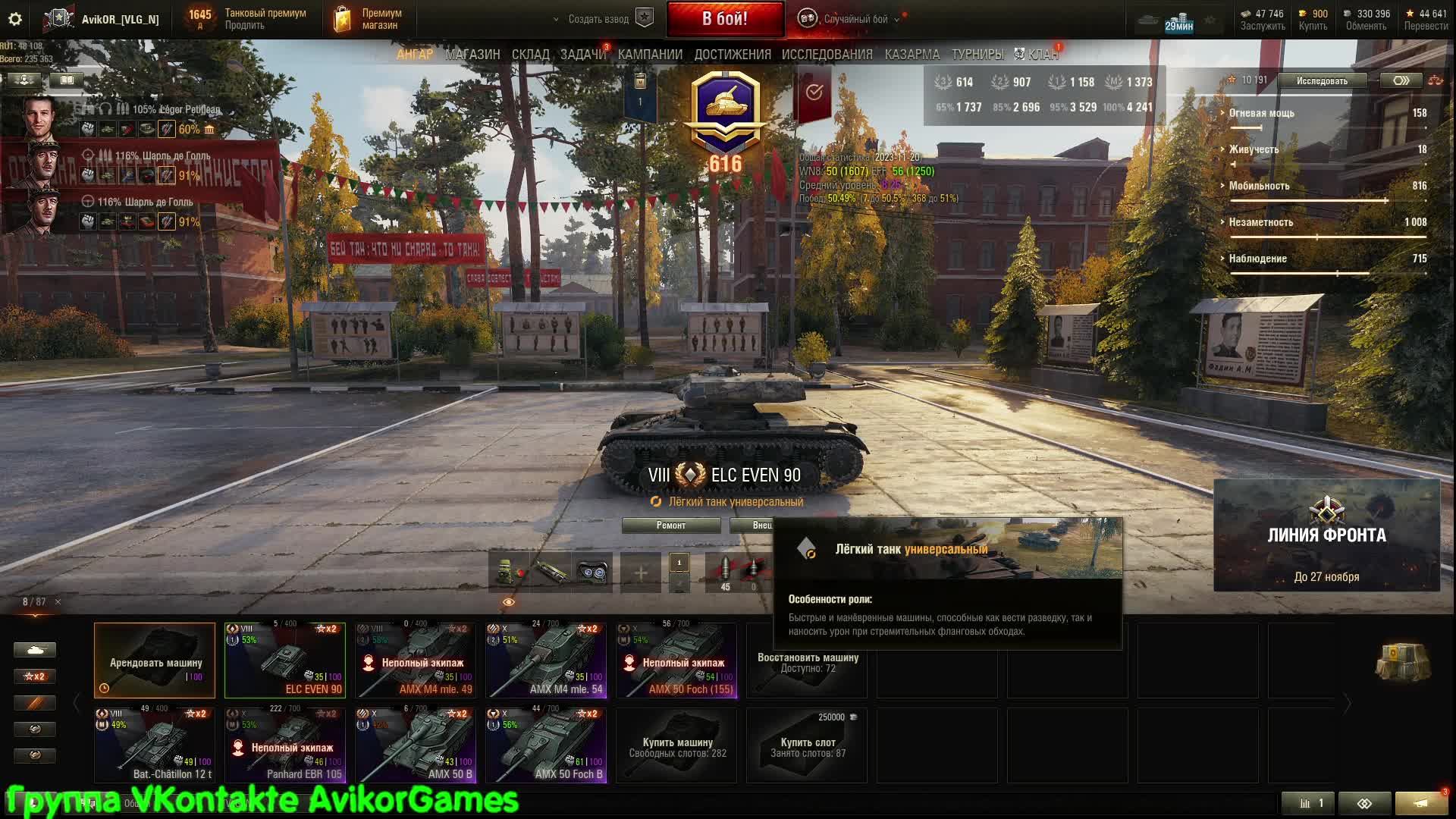Open the settings gear icon
Image resolution: width=1456 pixels, height=819 pixels.
pyautogui.click(x=14, y=19)
